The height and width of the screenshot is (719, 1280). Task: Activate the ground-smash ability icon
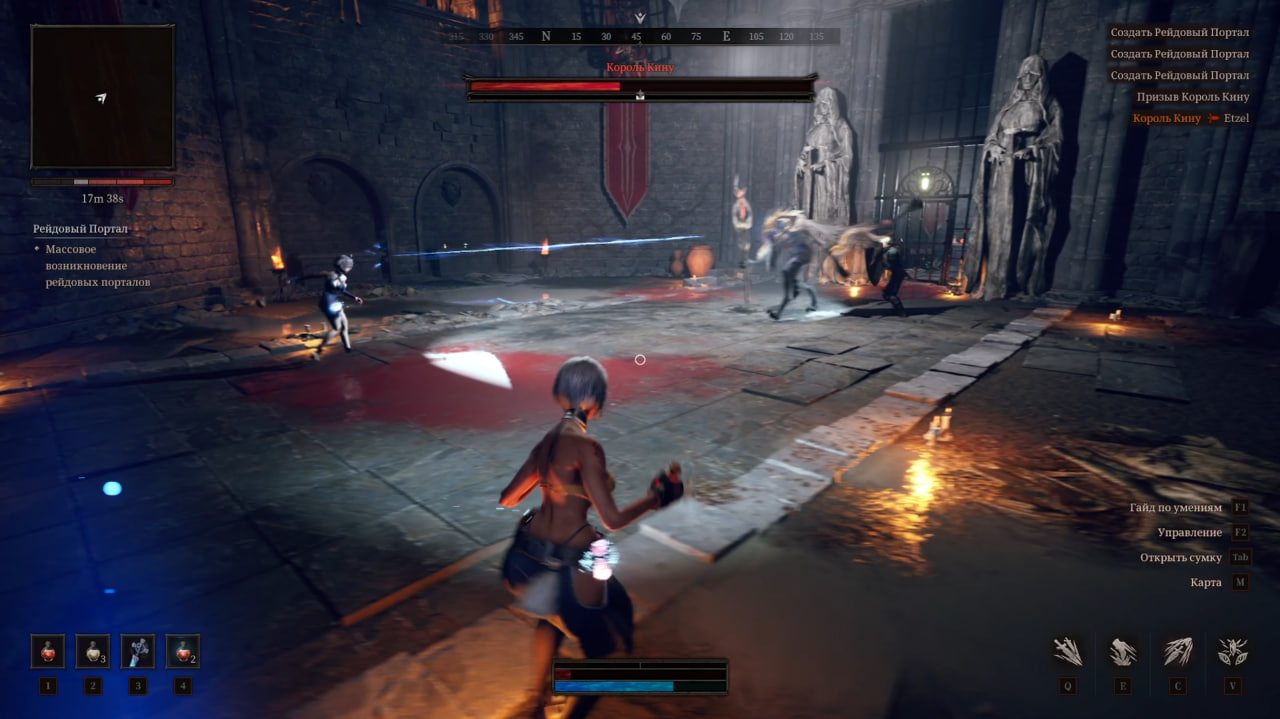[1123, 652]
